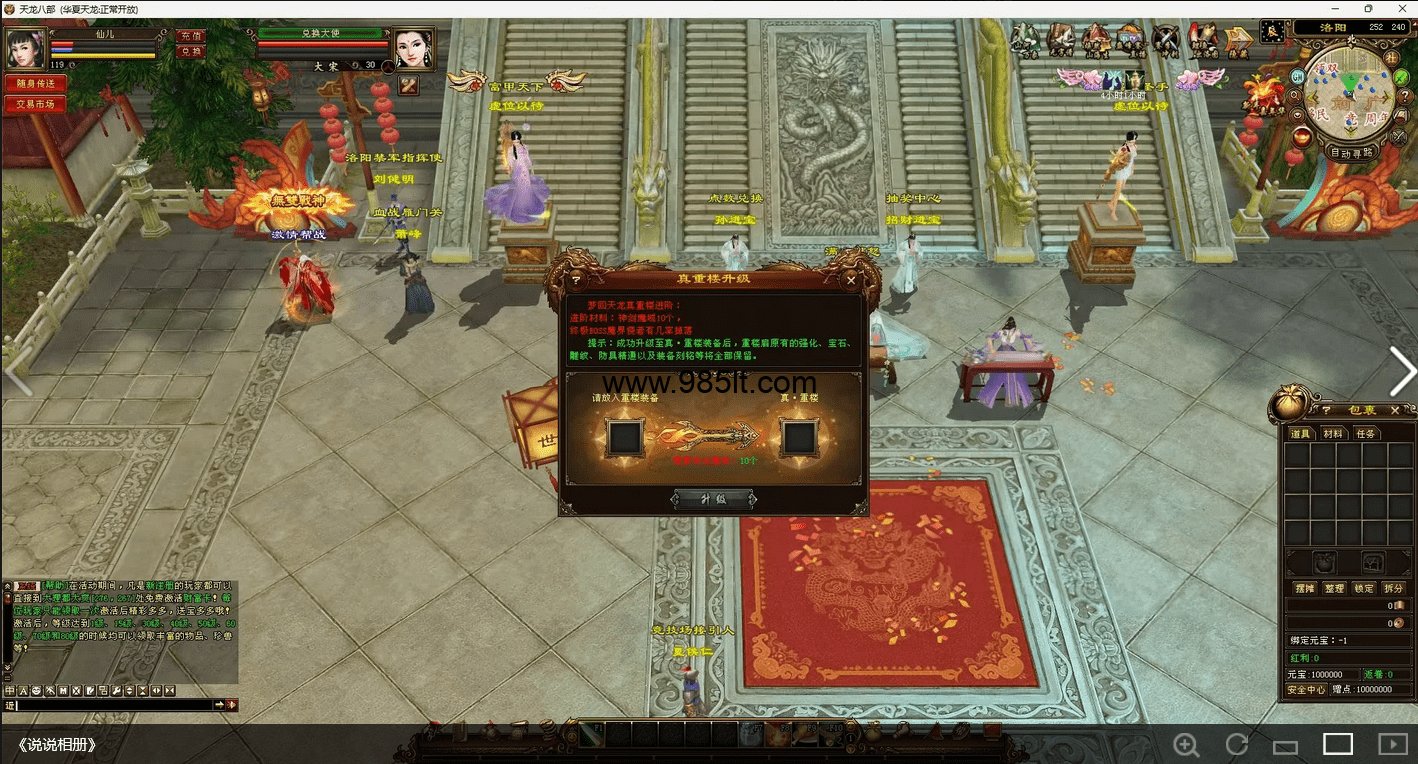
Task: Go to the next image arrow
Action: pyautogui.click(x=1402, y=372)
